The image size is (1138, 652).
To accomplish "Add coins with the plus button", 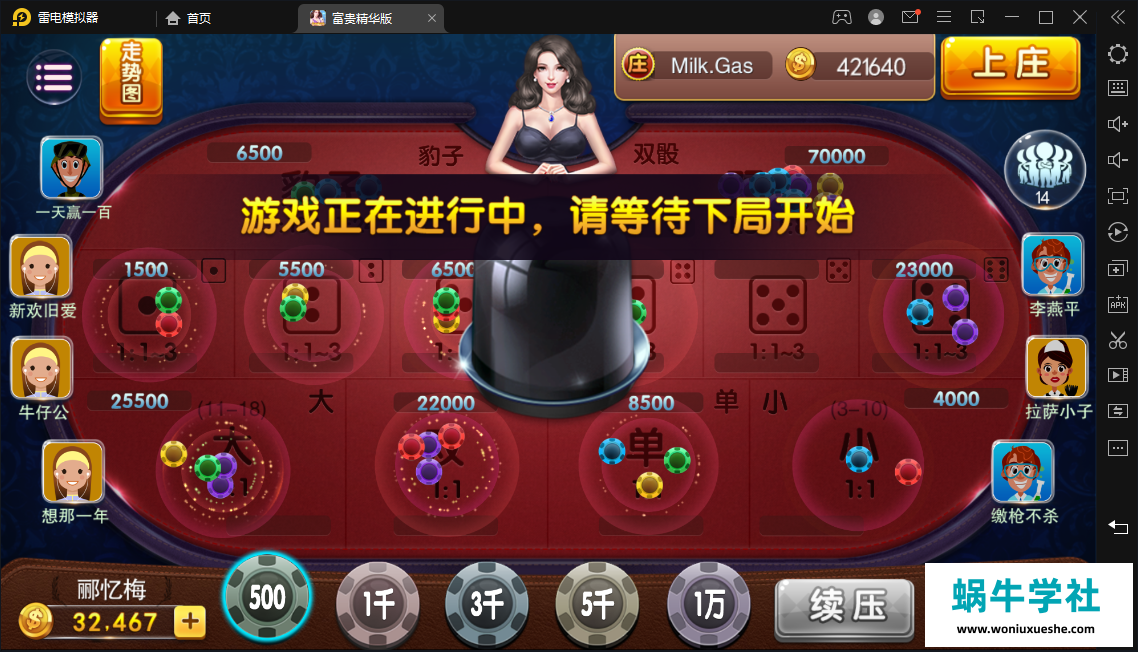I will pyautogui.click(x=189, y=622).
